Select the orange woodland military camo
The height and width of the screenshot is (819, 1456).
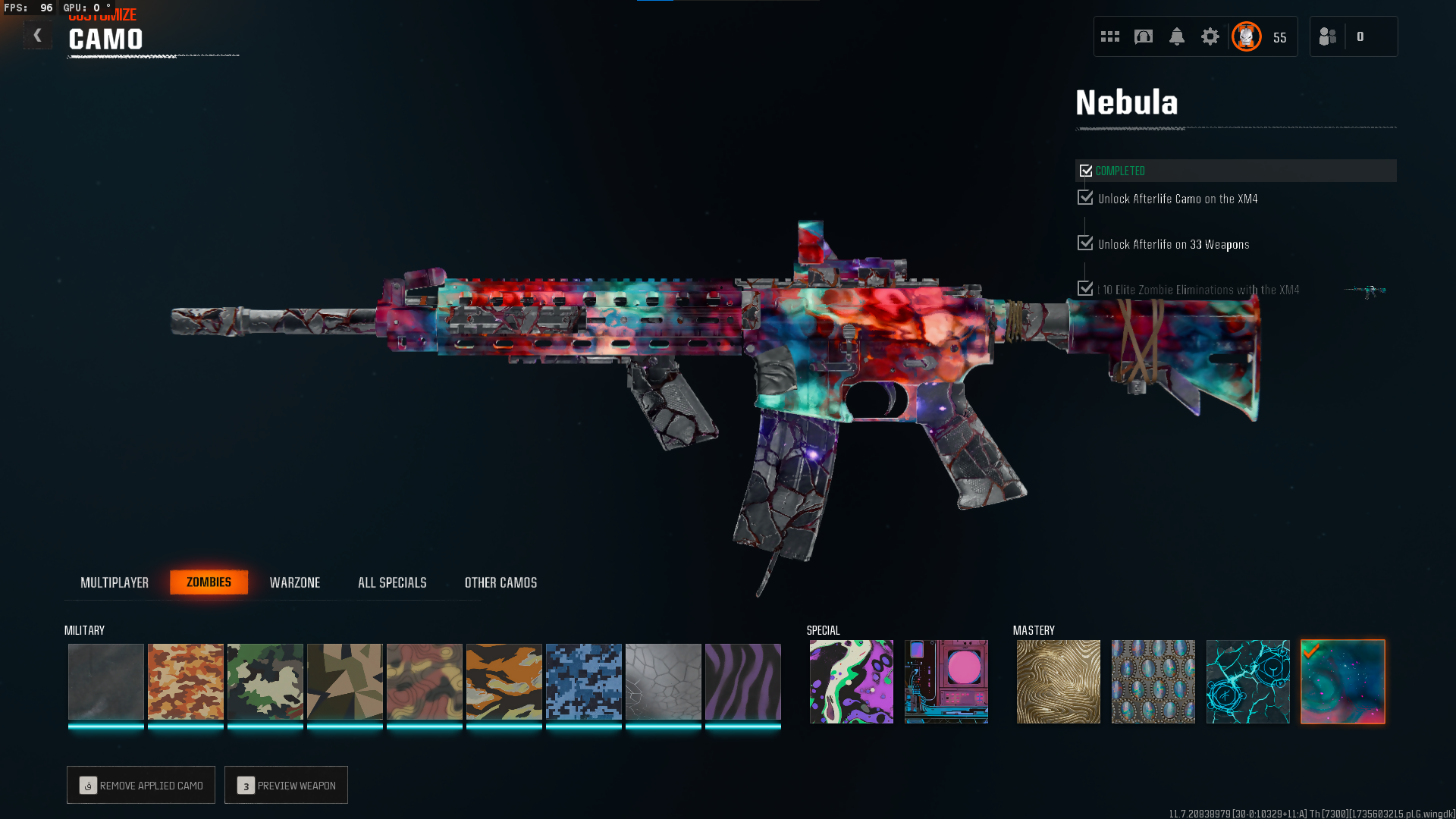click(186, 681)
